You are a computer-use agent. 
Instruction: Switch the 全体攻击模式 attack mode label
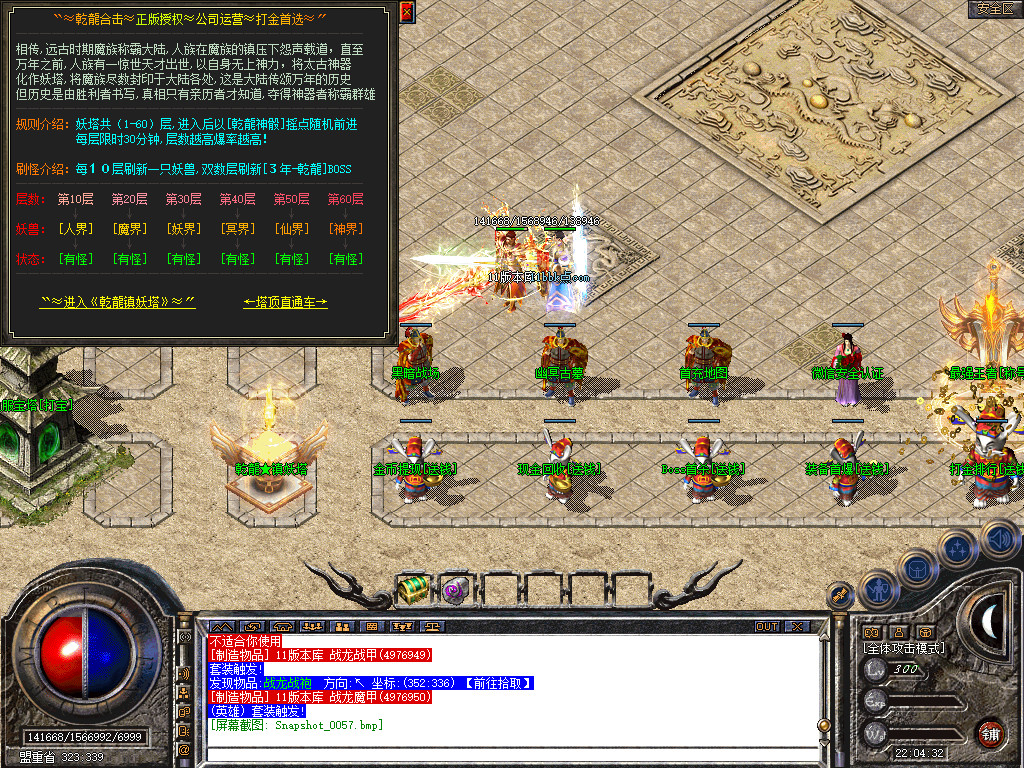click(904, 648)
